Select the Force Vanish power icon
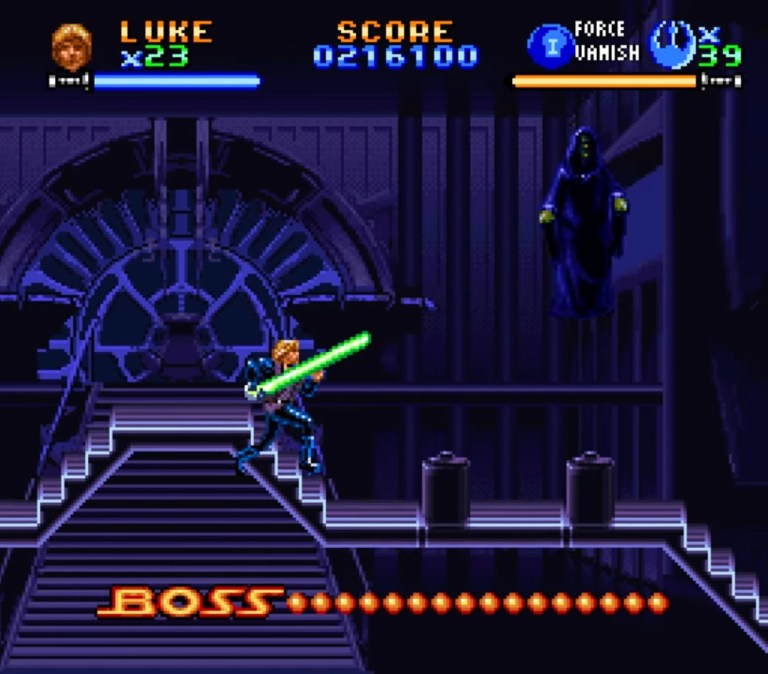 pyautogui.click(x=548, y=44)
